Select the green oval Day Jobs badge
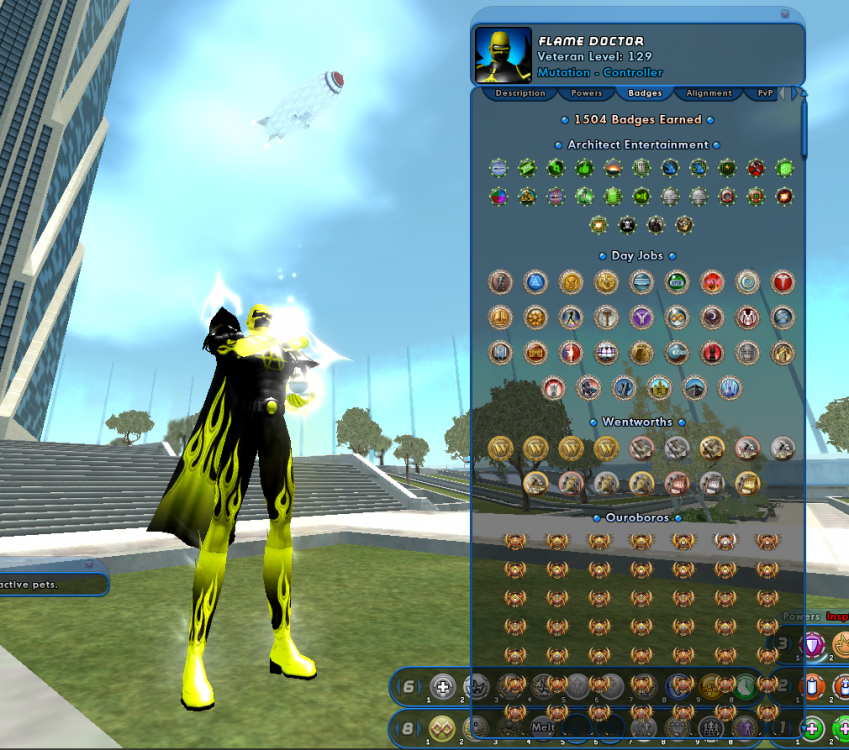This screenshot has height=750, width=849. pyautogui.click(x=677, y=283)
